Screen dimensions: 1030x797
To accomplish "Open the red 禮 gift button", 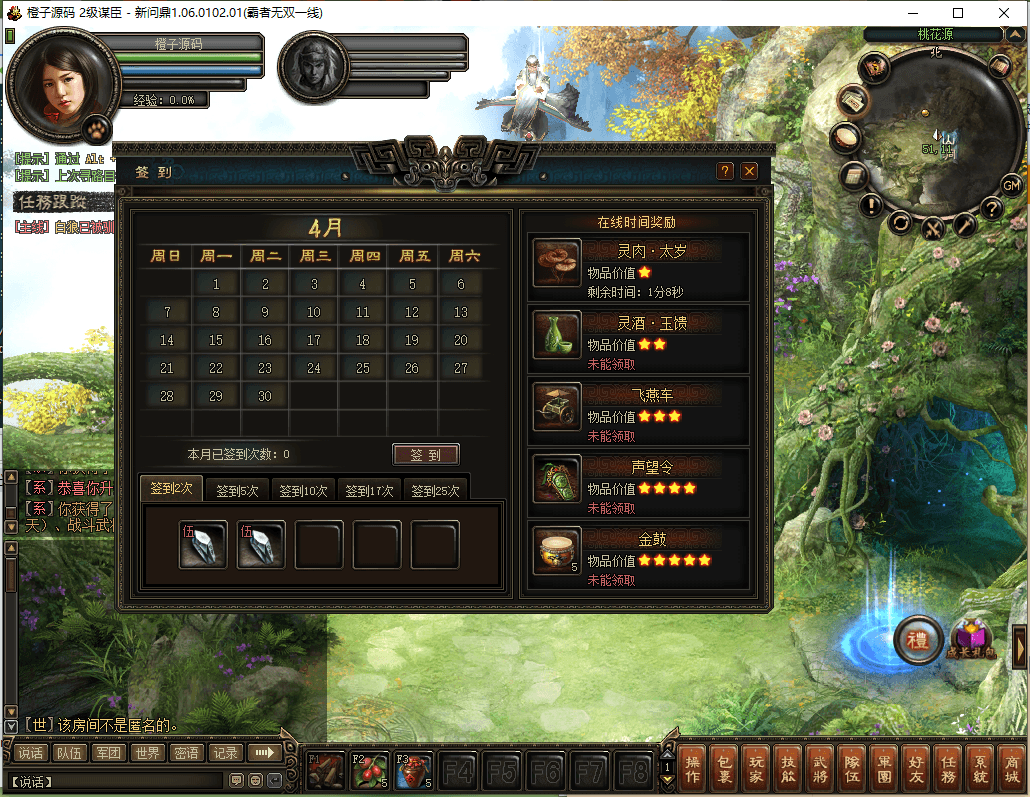I will [x=917, y=640].
